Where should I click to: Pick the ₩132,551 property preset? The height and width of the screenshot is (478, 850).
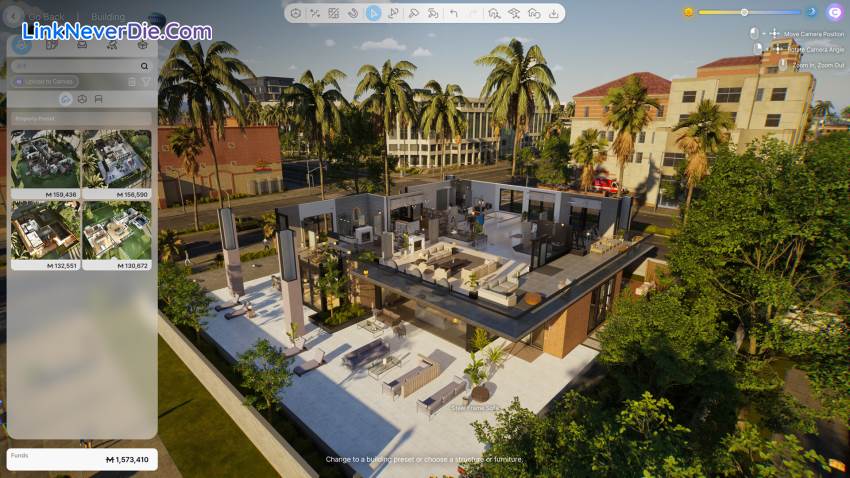click(x=46, y=230)
